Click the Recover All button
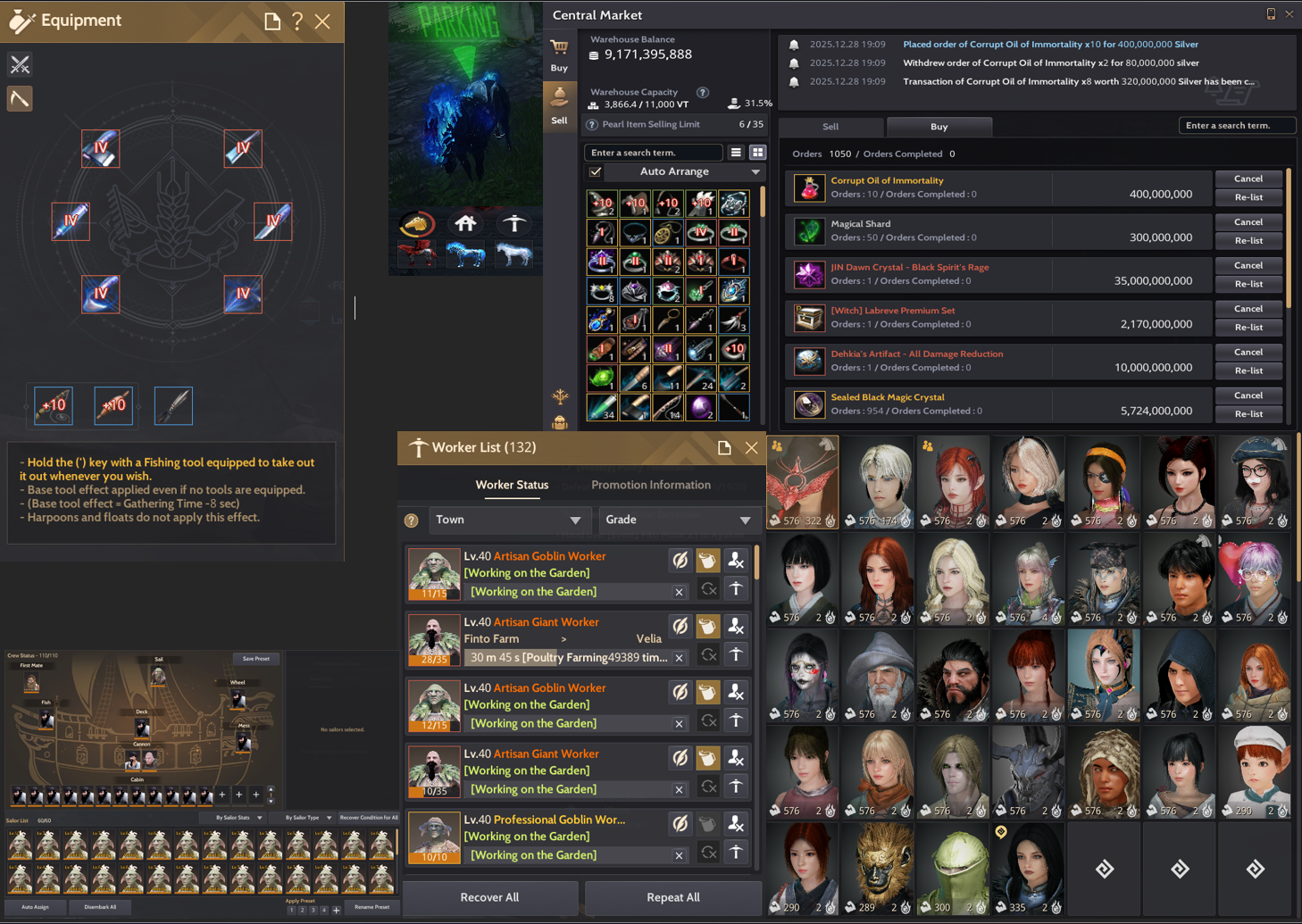 [x=489, y=897]
